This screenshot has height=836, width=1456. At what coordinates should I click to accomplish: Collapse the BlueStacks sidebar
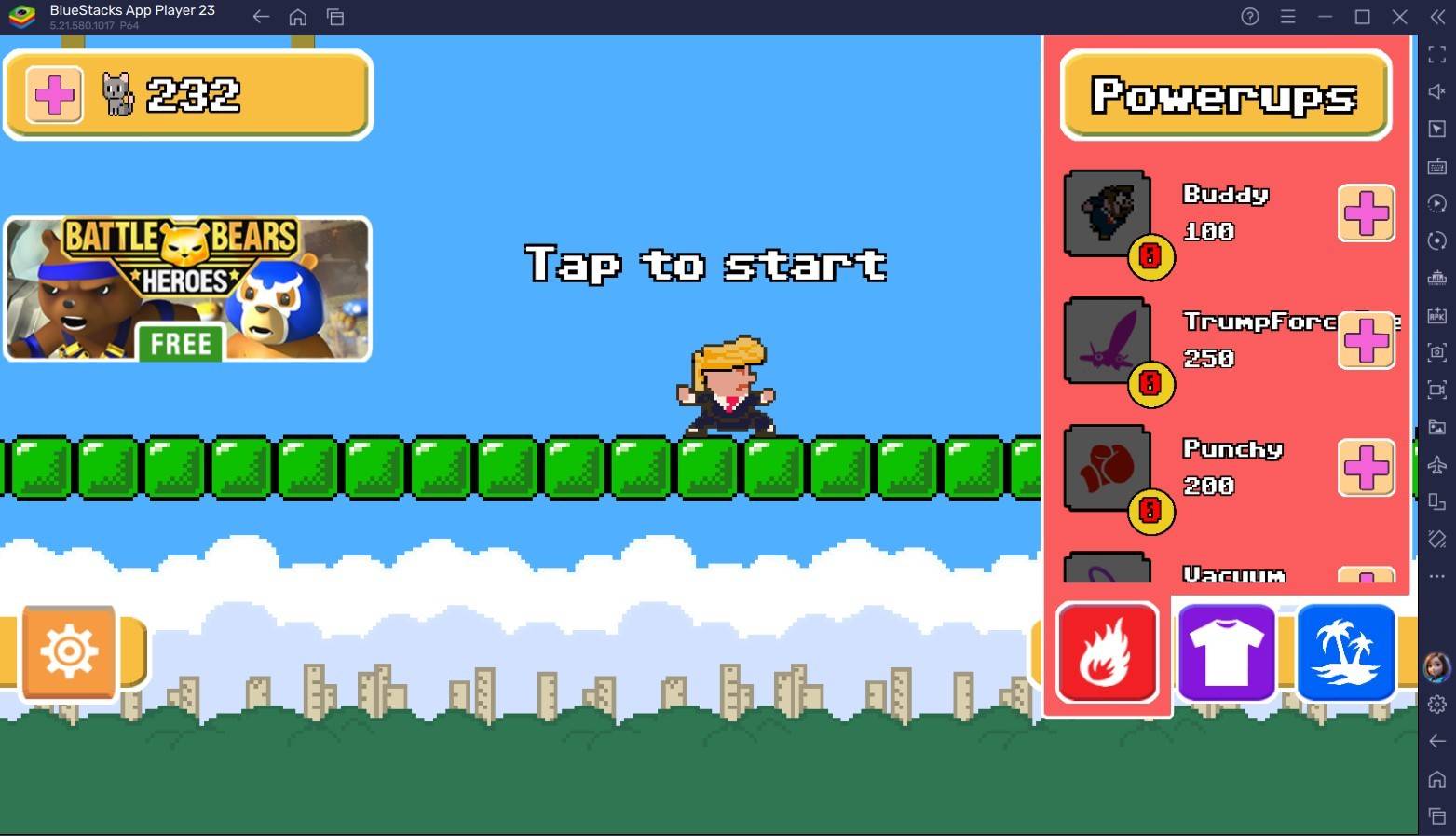1436,16
